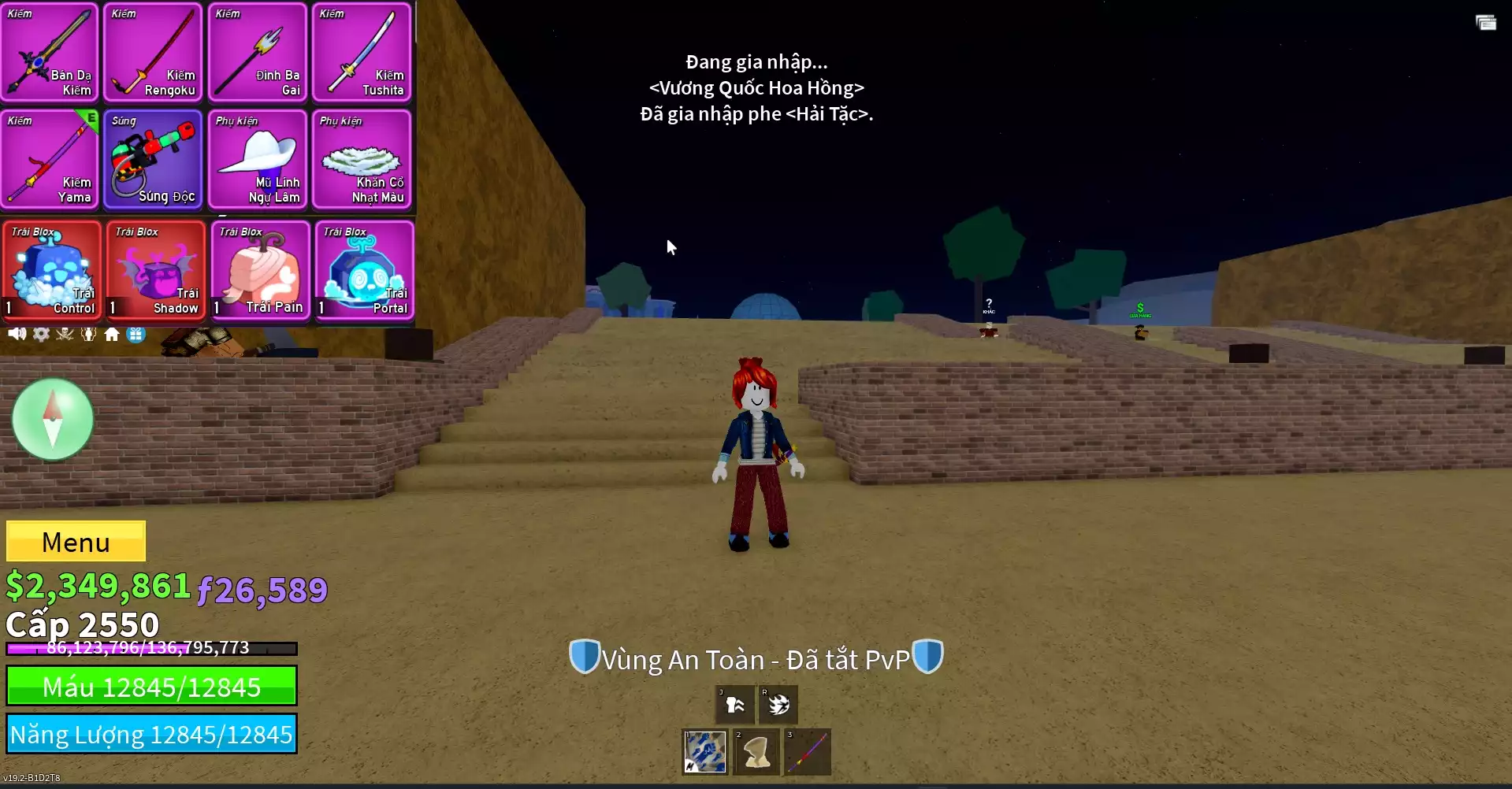The width and height of the screenshot is (1512, 789).
Task: Select the equipped Kiếm Yama sword
Action: coord(50,160)
